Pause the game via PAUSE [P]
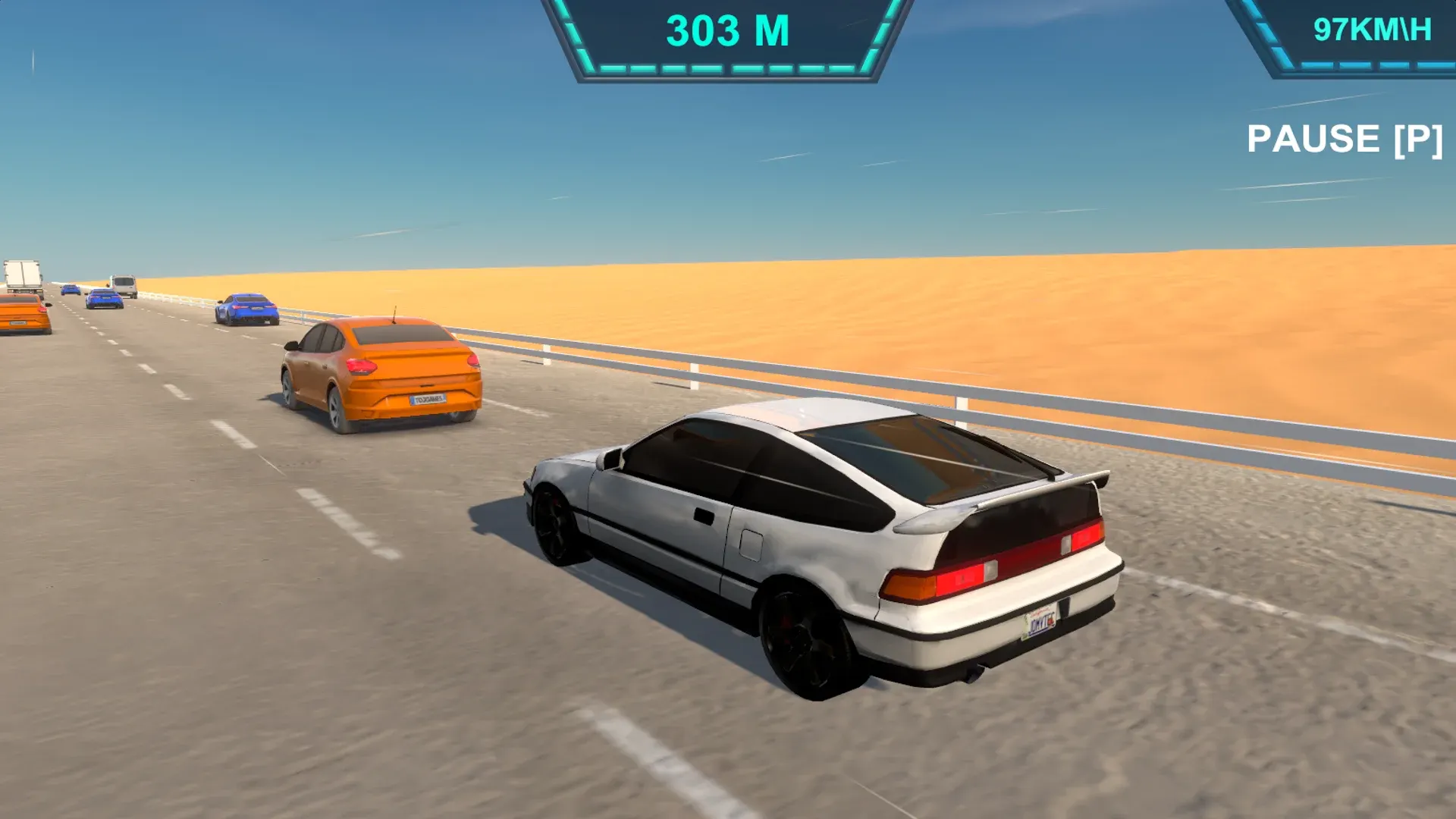 (x=1346, y=138)
